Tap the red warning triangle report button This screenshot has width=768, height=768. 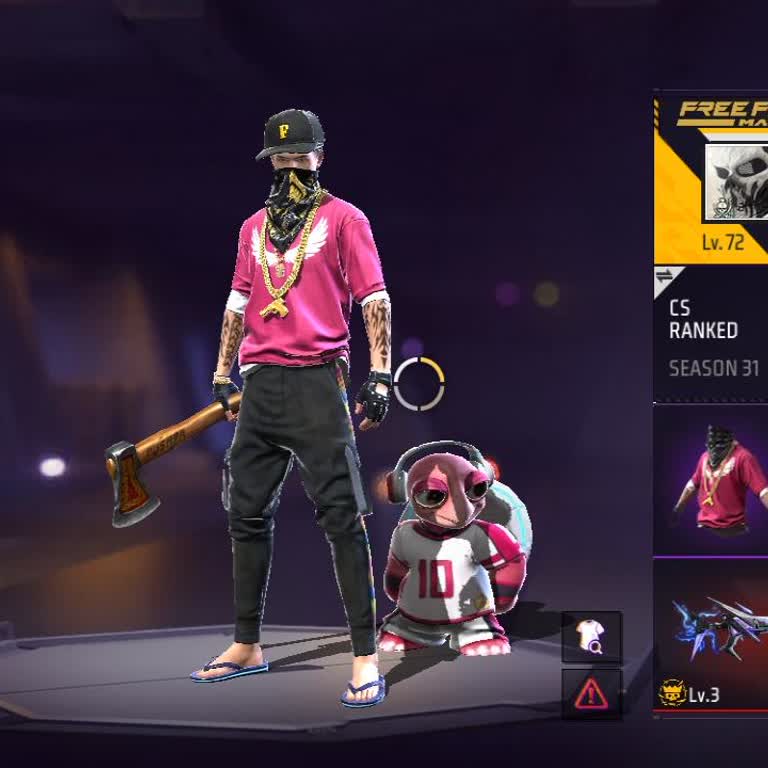591,693
